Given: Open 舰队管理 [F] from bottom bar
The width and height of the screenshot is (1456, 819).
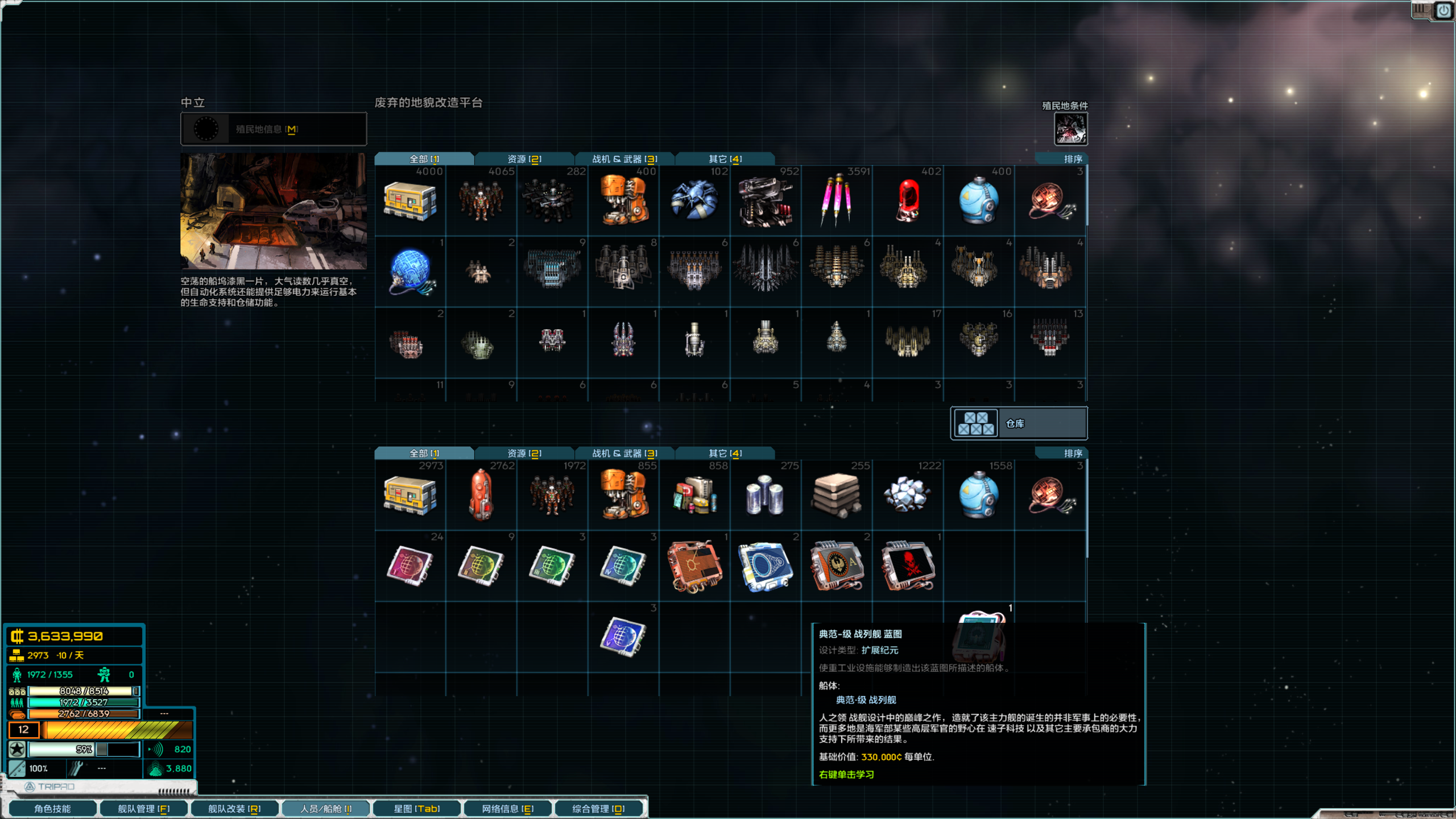Looking at the screenshot, I should [x=144, y=808].
